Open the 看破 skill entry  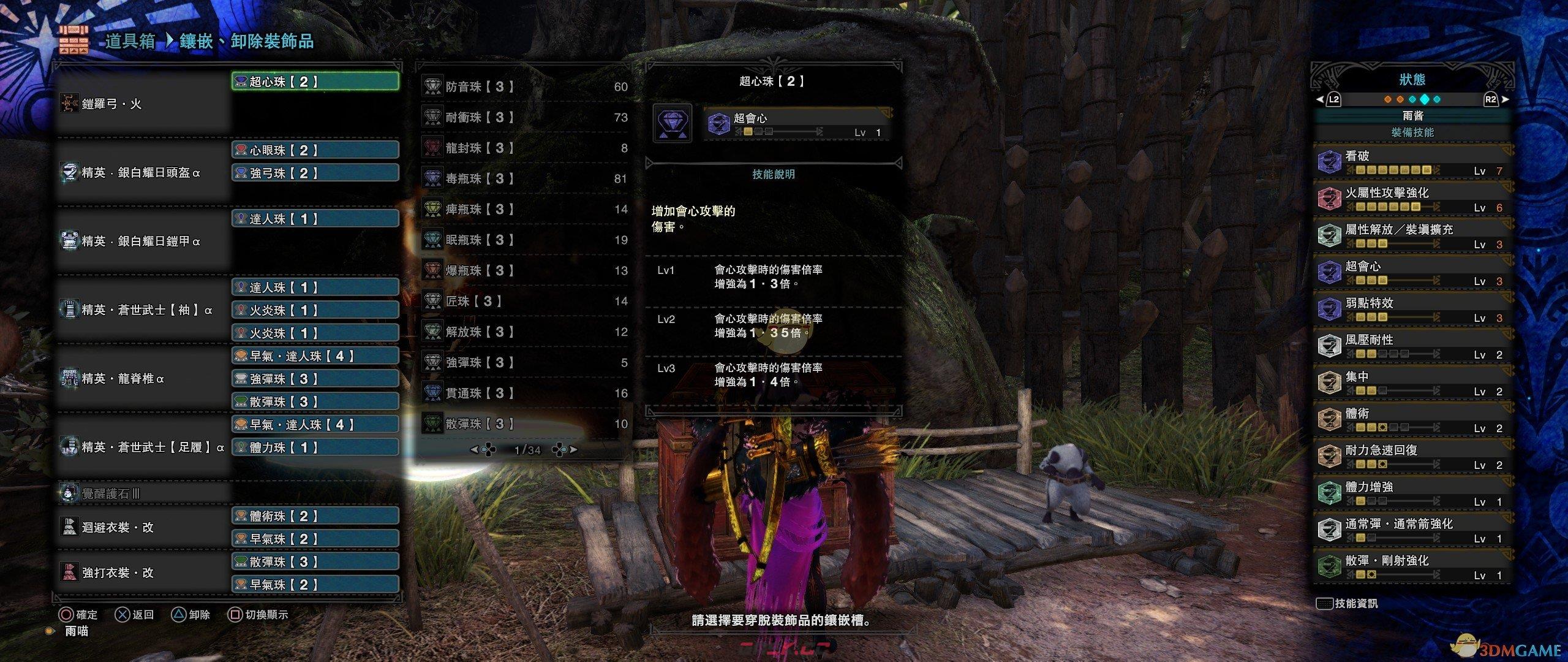(x=1412, y=162)
